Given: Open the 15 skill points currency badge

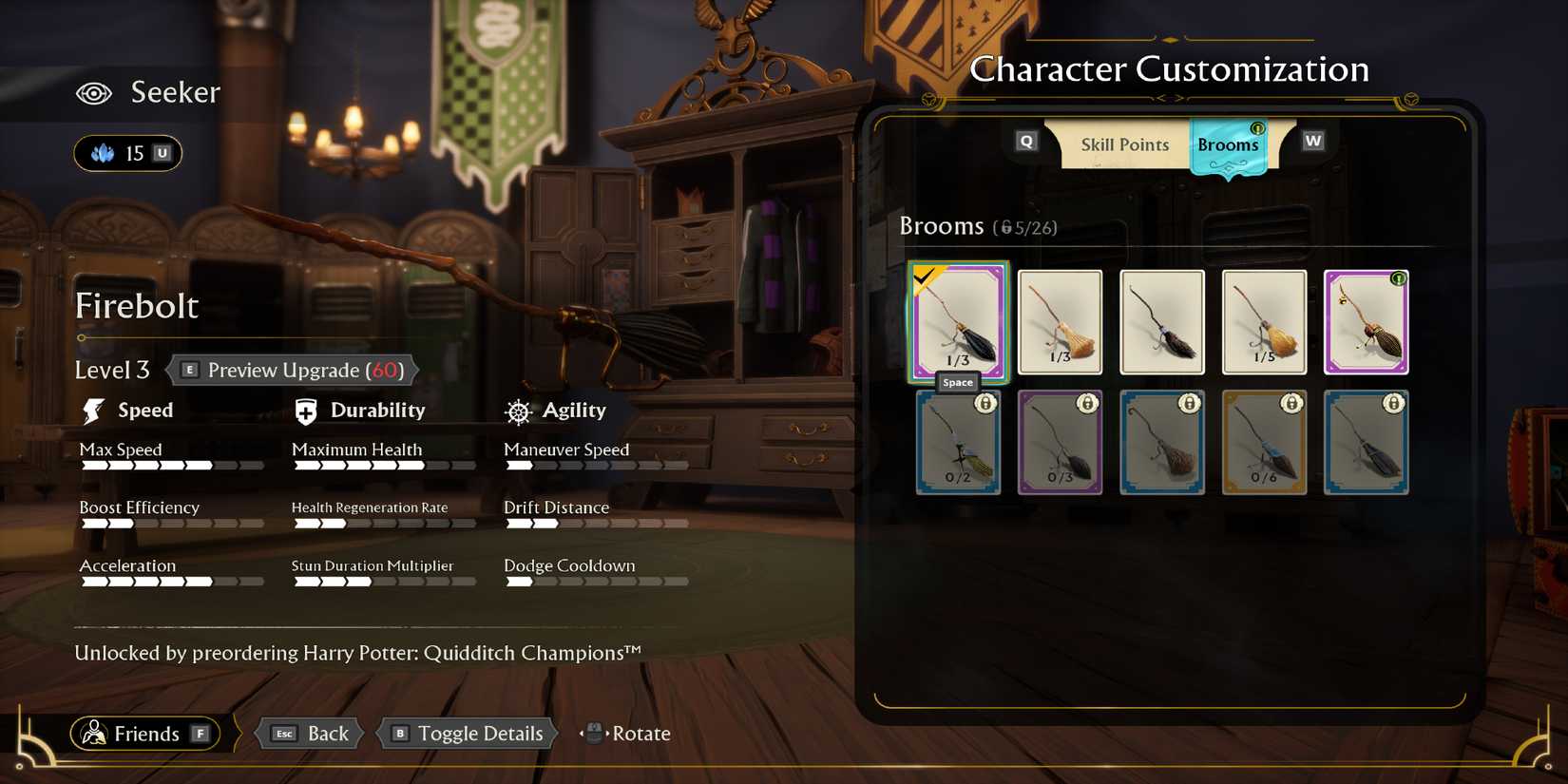Looking at the screenshot, I should click(x=128, y=153).
